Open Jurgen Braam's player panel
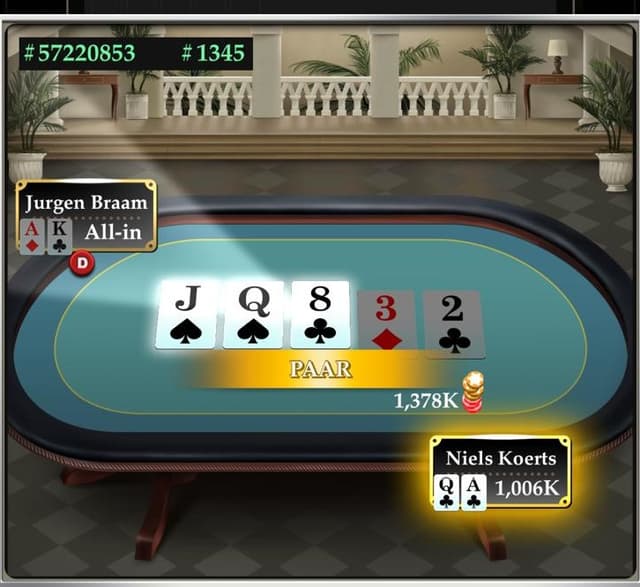The width and height of the screenshot is (640, 587). (x=87, y=216)
